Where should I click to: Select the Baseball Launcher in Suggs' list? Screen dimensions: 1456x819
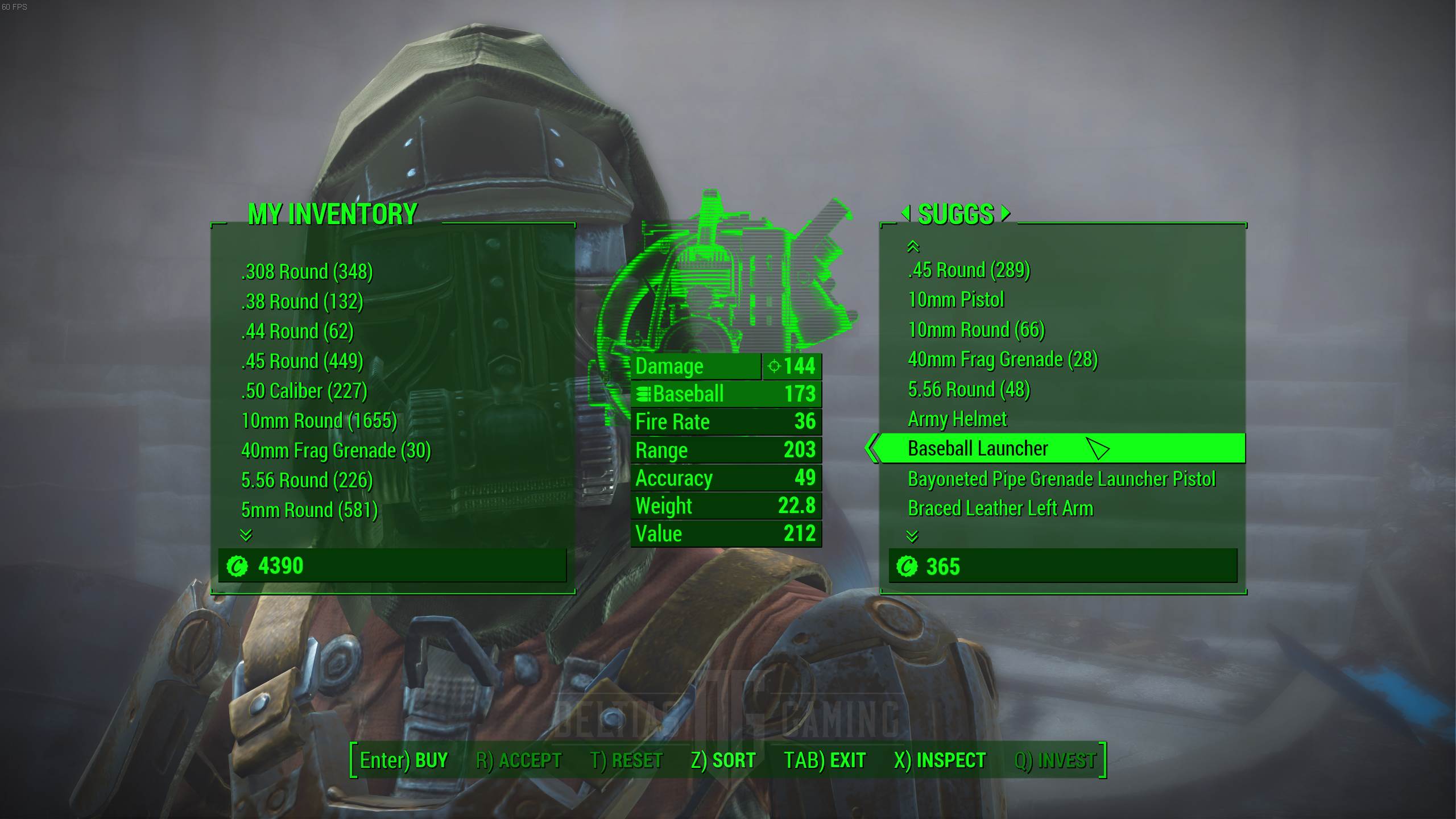coord(977,449)
